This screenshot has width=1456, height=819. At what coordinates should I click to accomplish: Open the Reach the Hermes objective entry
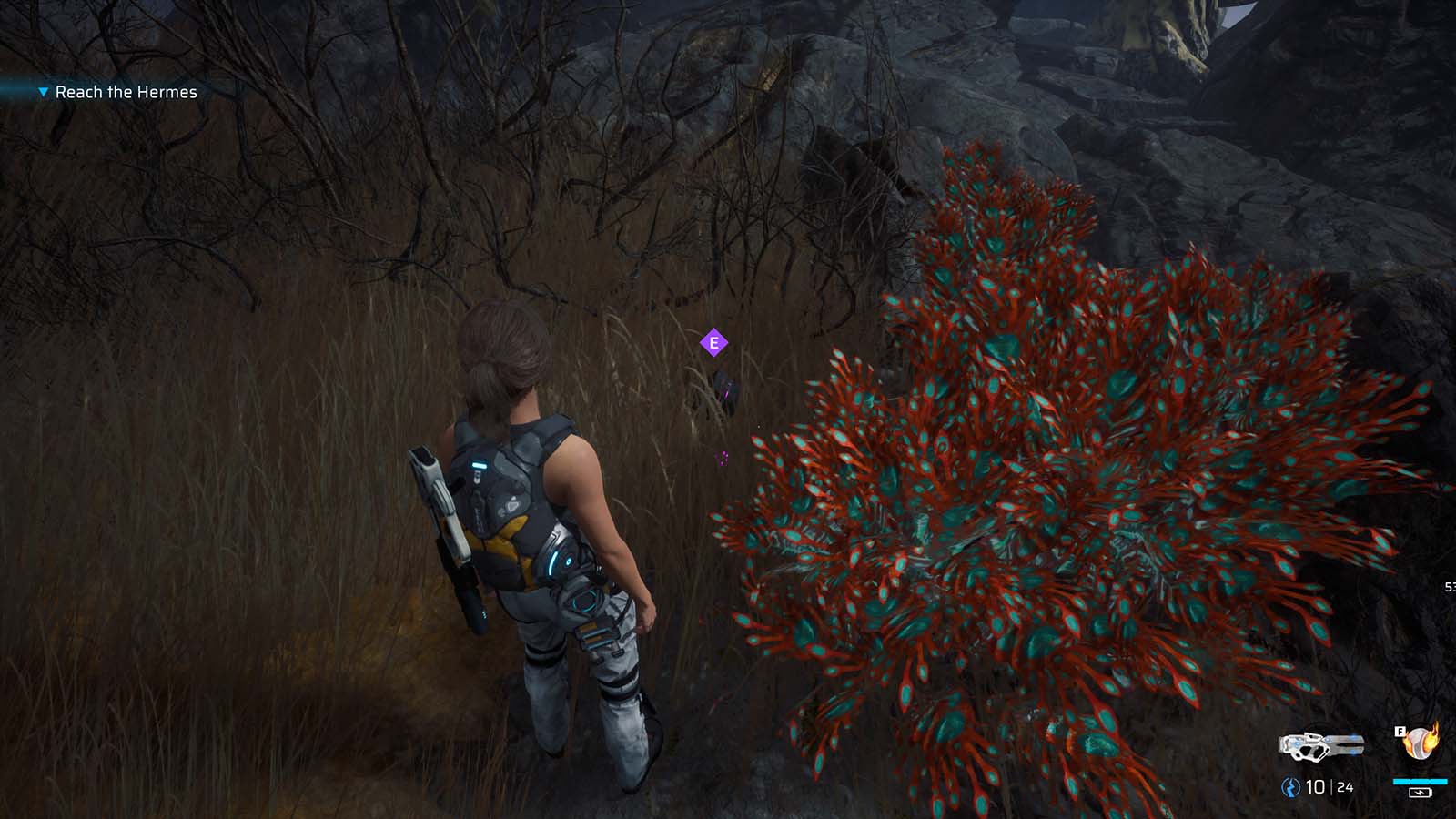[127, 92]
